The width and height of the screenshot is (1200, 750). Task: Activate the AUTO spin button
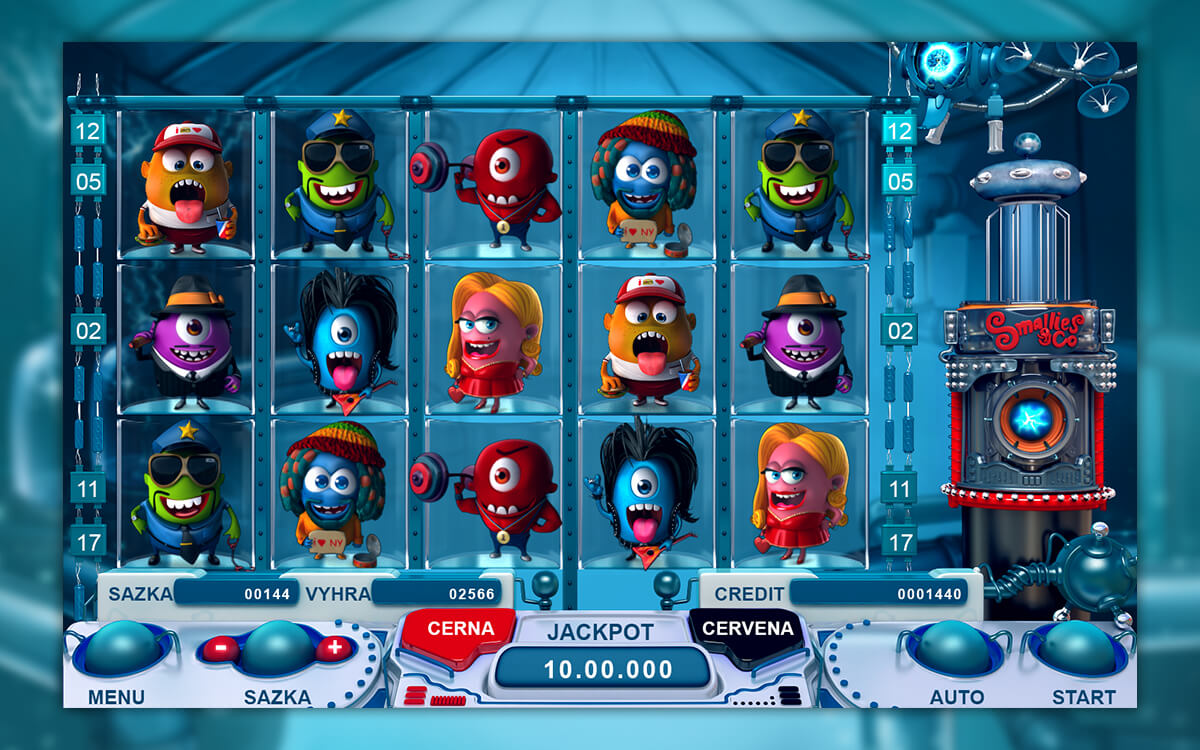coord(955,649)
